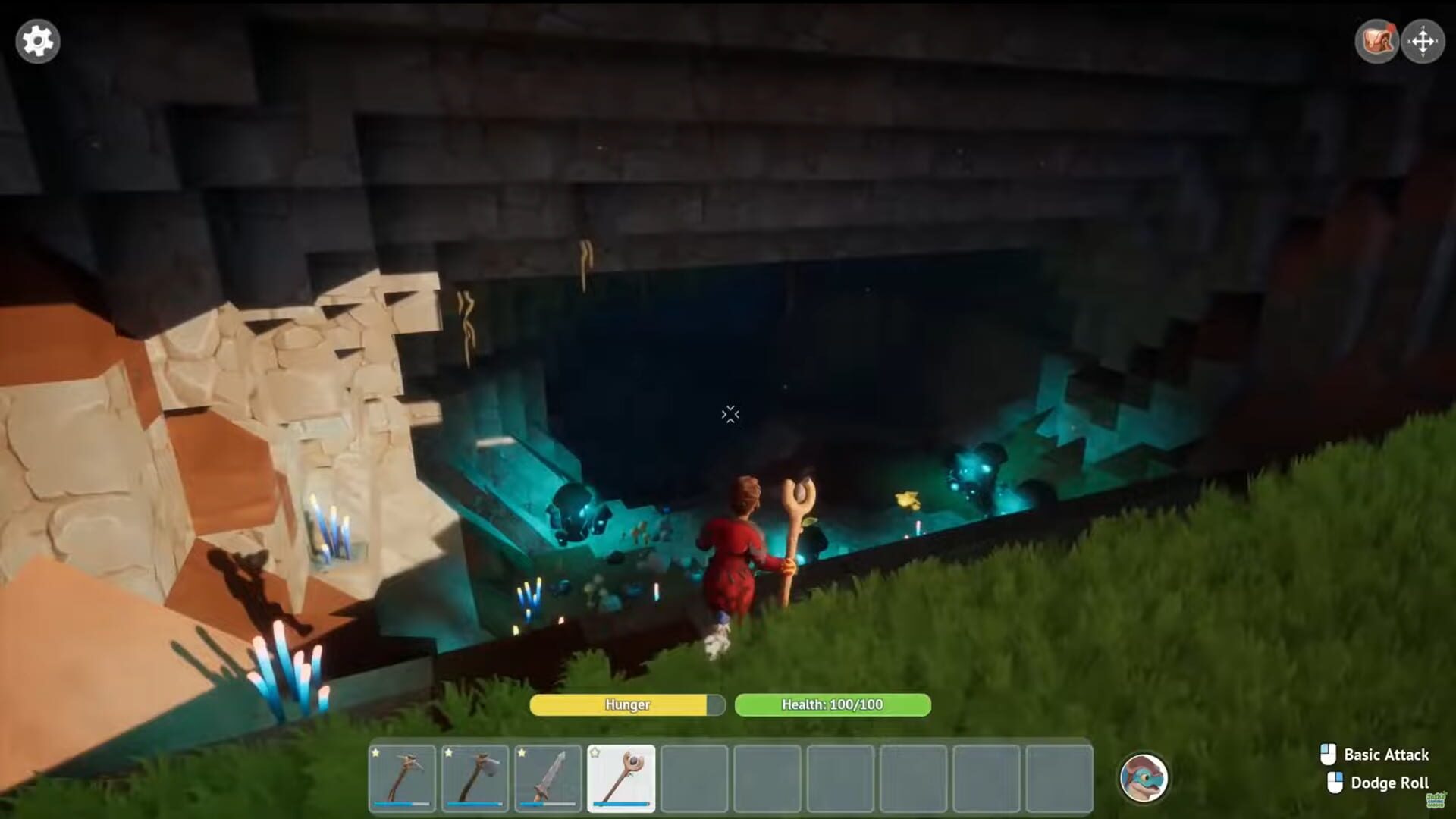Click the currently equipped wooden staff slot
1456x819 pixels.
tap(621, 777)
